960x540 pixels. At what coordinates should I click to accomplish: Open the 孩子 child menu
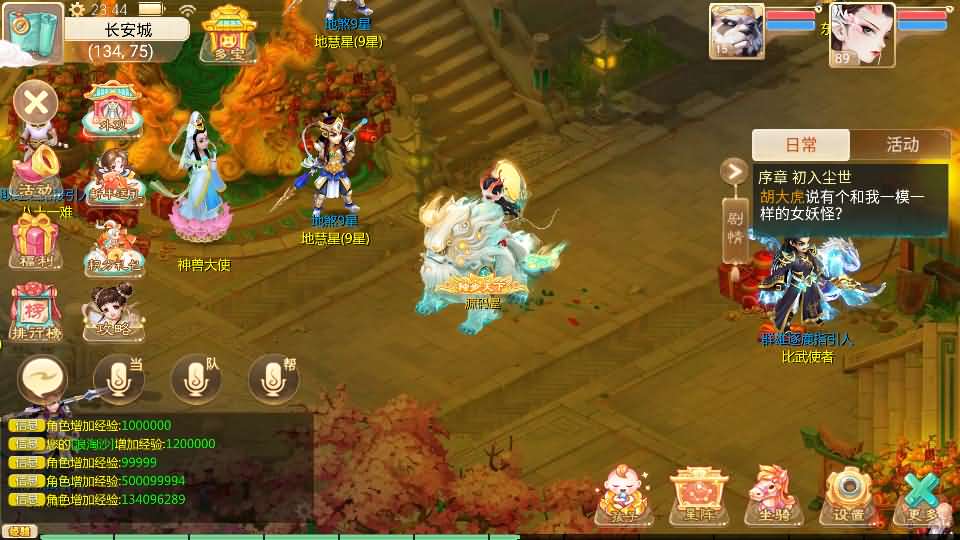[x=624, y=494]
